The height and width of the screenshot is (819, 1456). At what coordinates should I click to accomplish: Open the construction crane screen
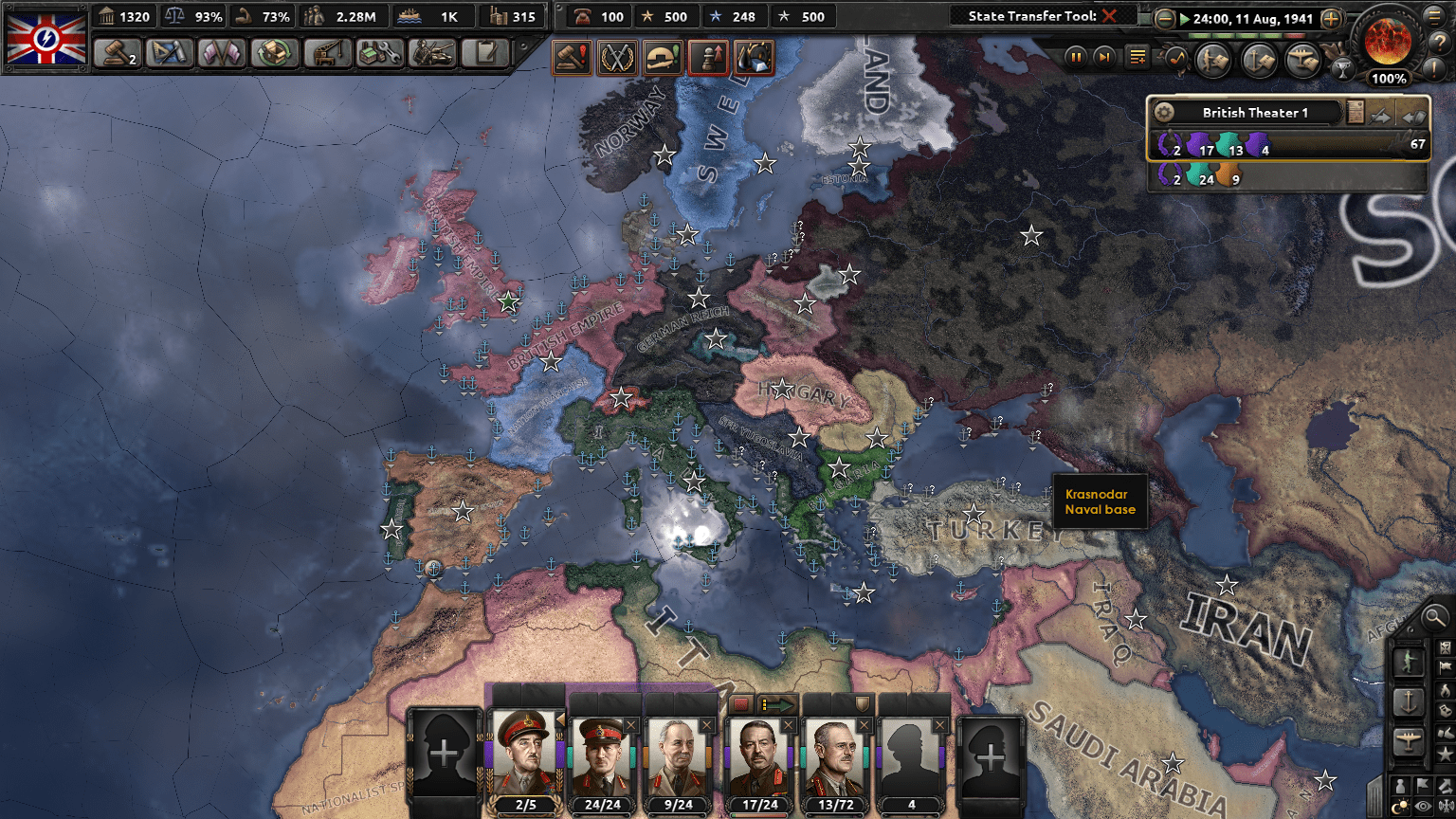click(327, 53)
